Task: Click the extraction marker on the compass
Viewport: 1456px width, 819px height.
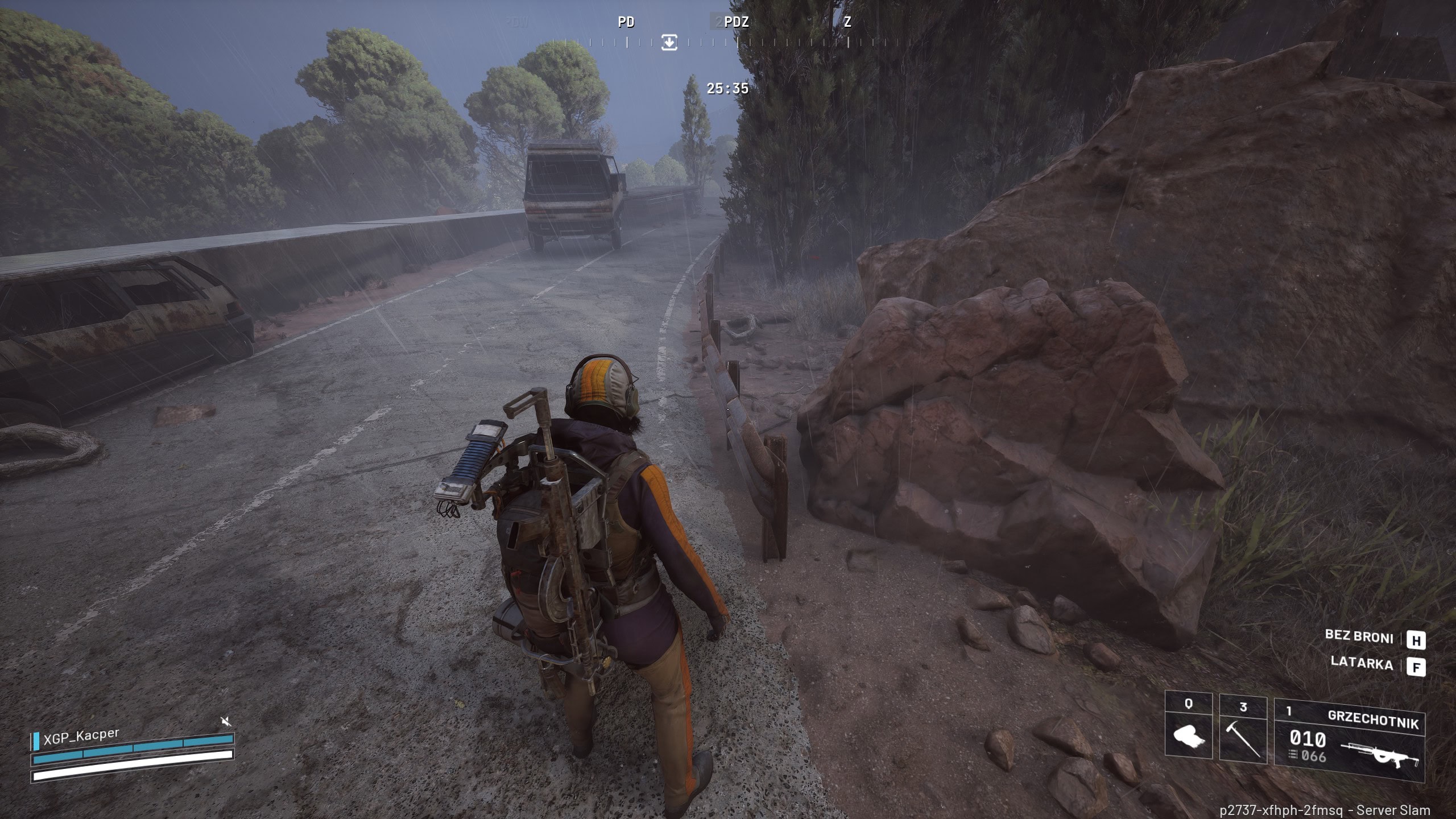Action: click(x=669, y=42)
